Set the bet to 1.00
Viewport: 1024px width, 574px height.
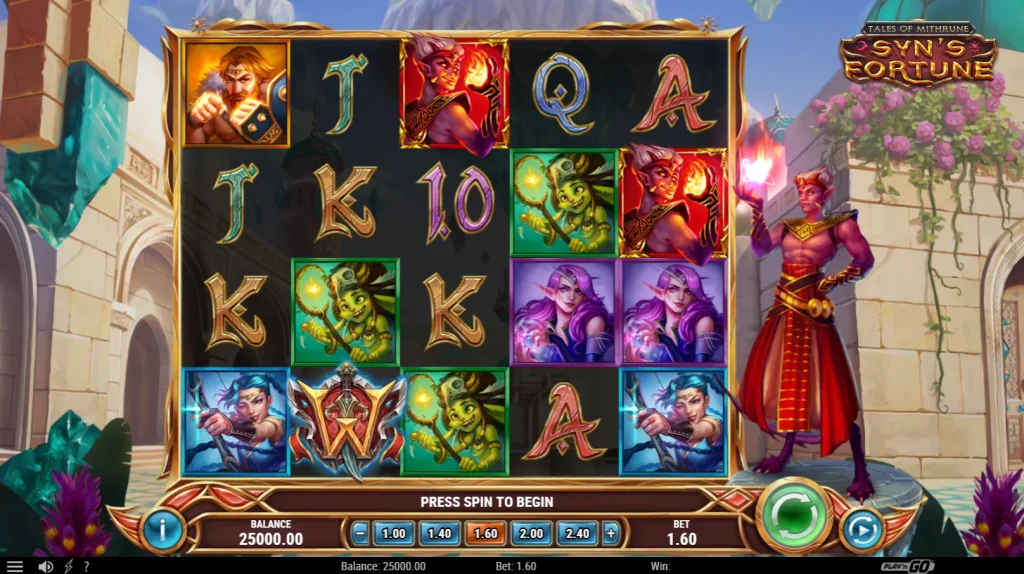394,533
